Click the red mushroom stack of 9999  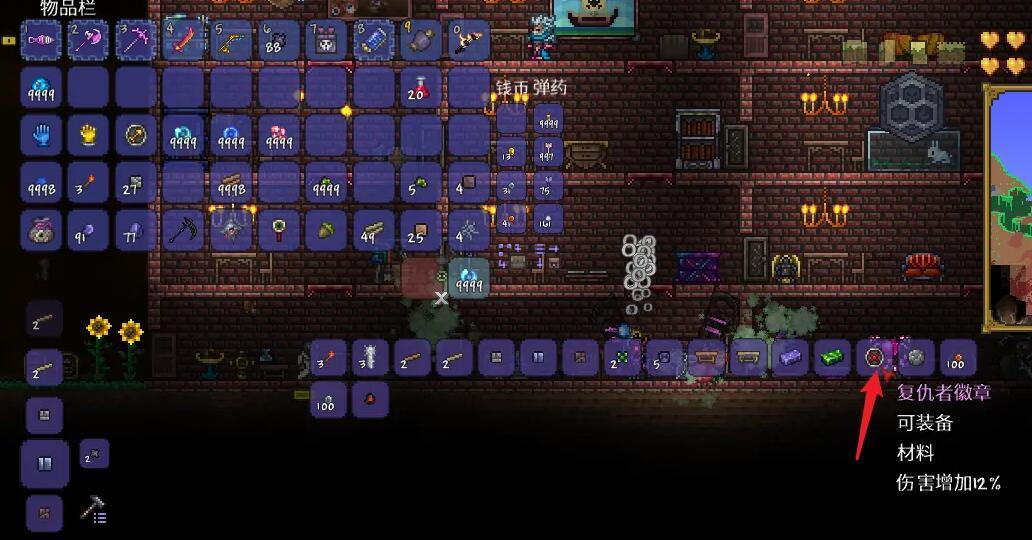[278, 135]
